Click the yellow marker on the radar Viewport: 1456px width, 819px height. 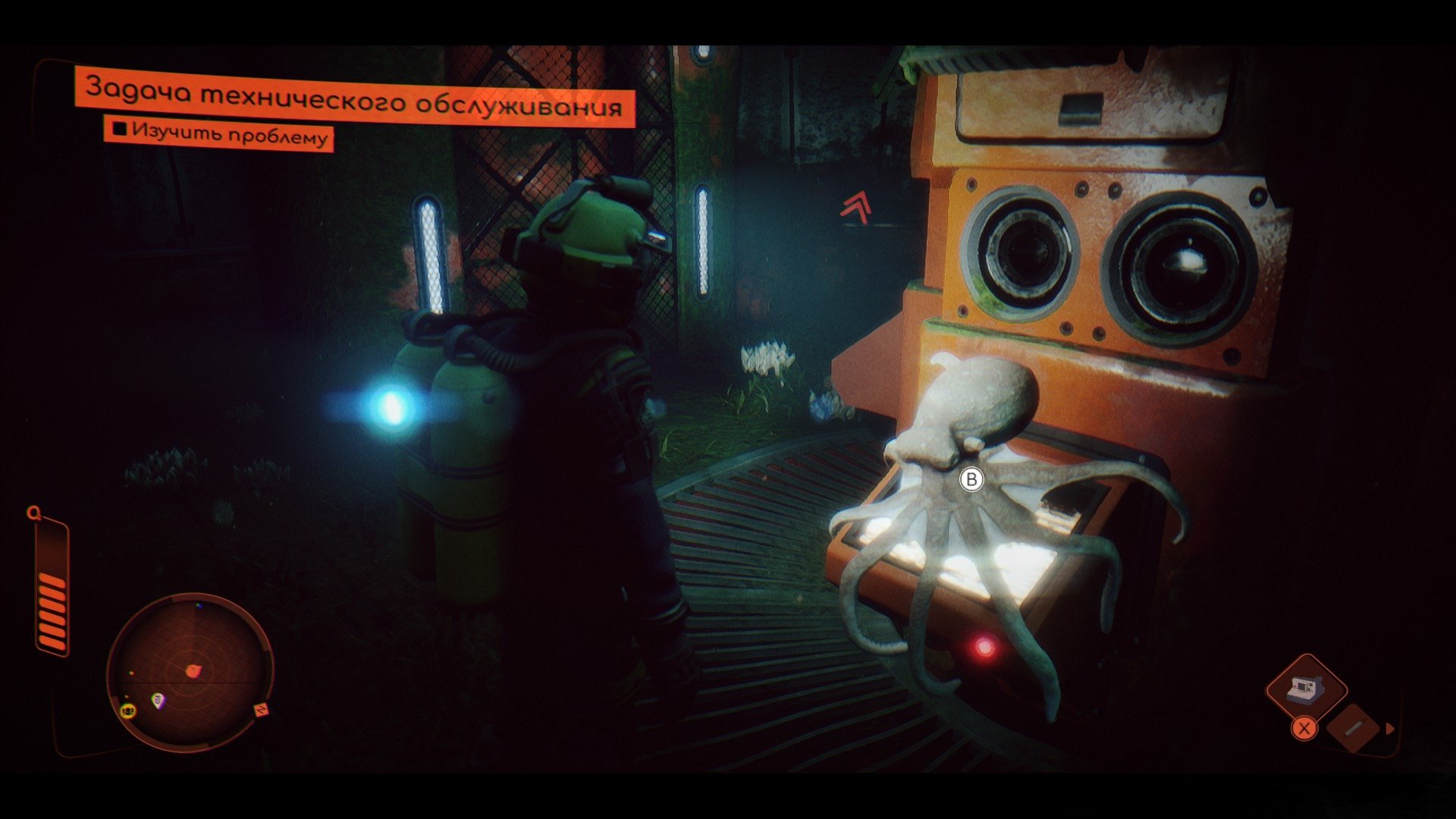click(x=127, y=711)
